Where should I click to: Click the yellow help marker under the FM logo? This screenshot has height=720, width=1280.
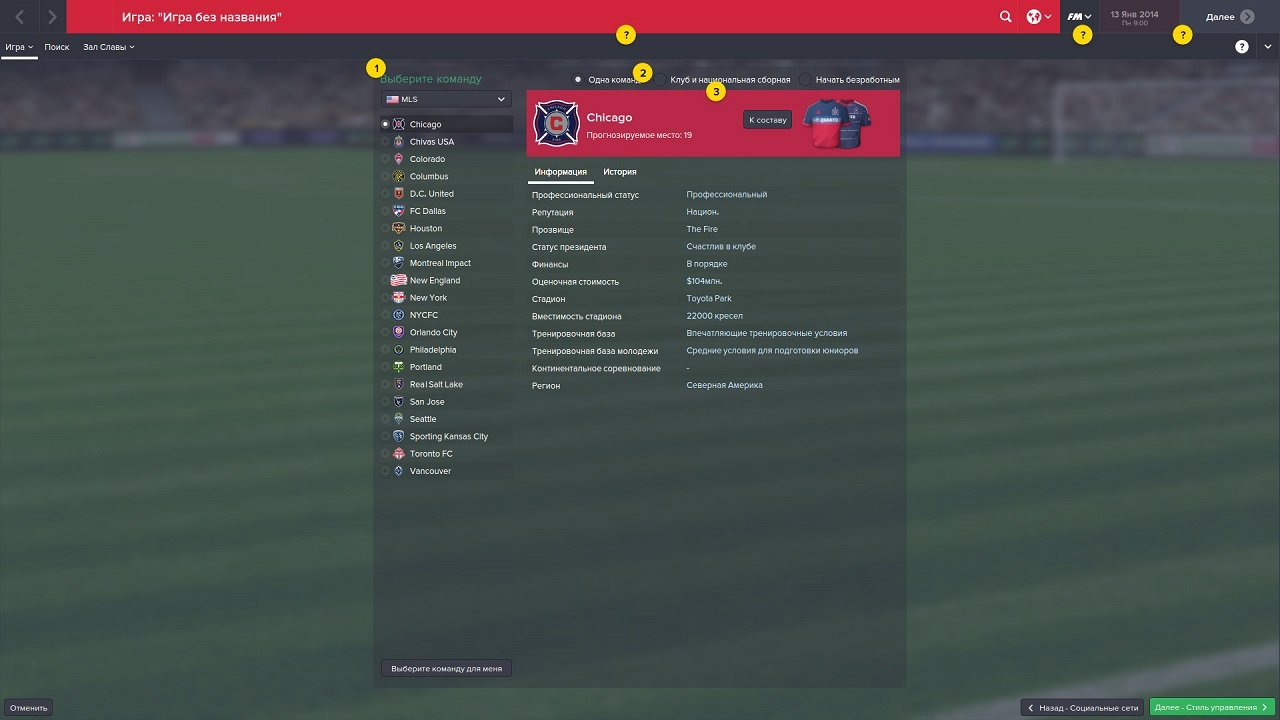tap(1081, 34)
